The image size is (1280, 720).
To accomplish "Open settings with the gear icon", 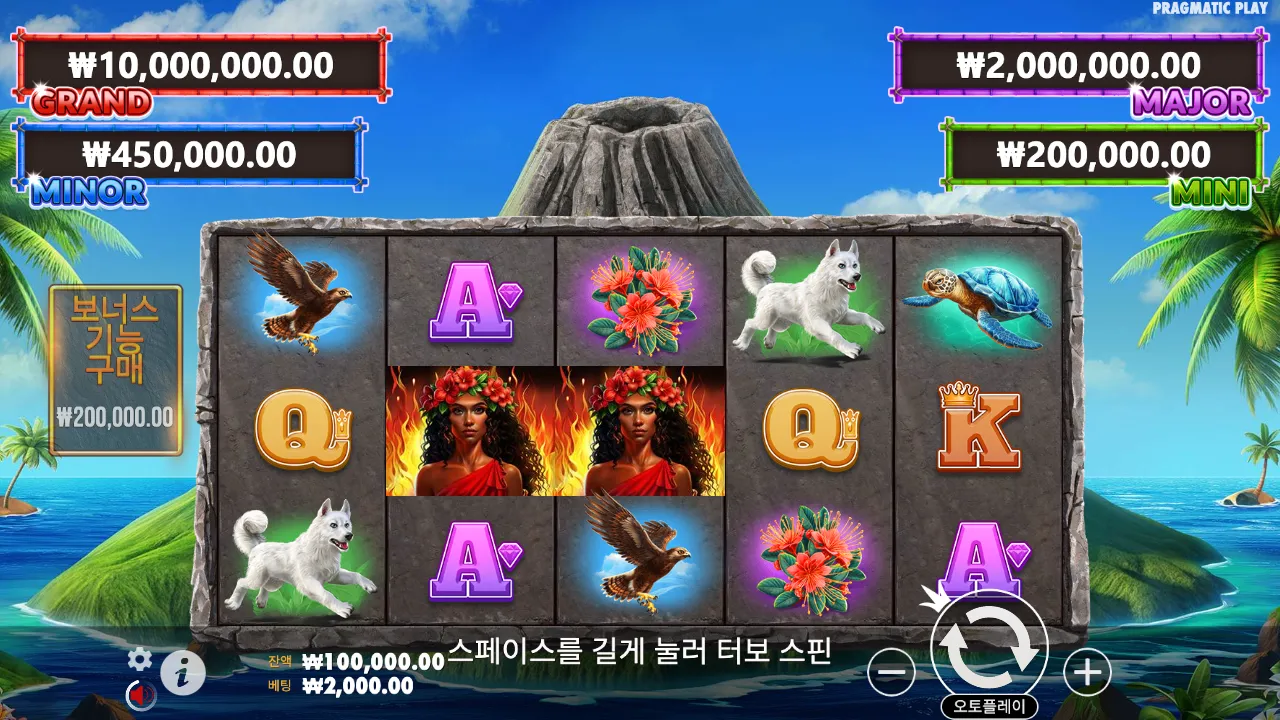I will click(140, 658).
